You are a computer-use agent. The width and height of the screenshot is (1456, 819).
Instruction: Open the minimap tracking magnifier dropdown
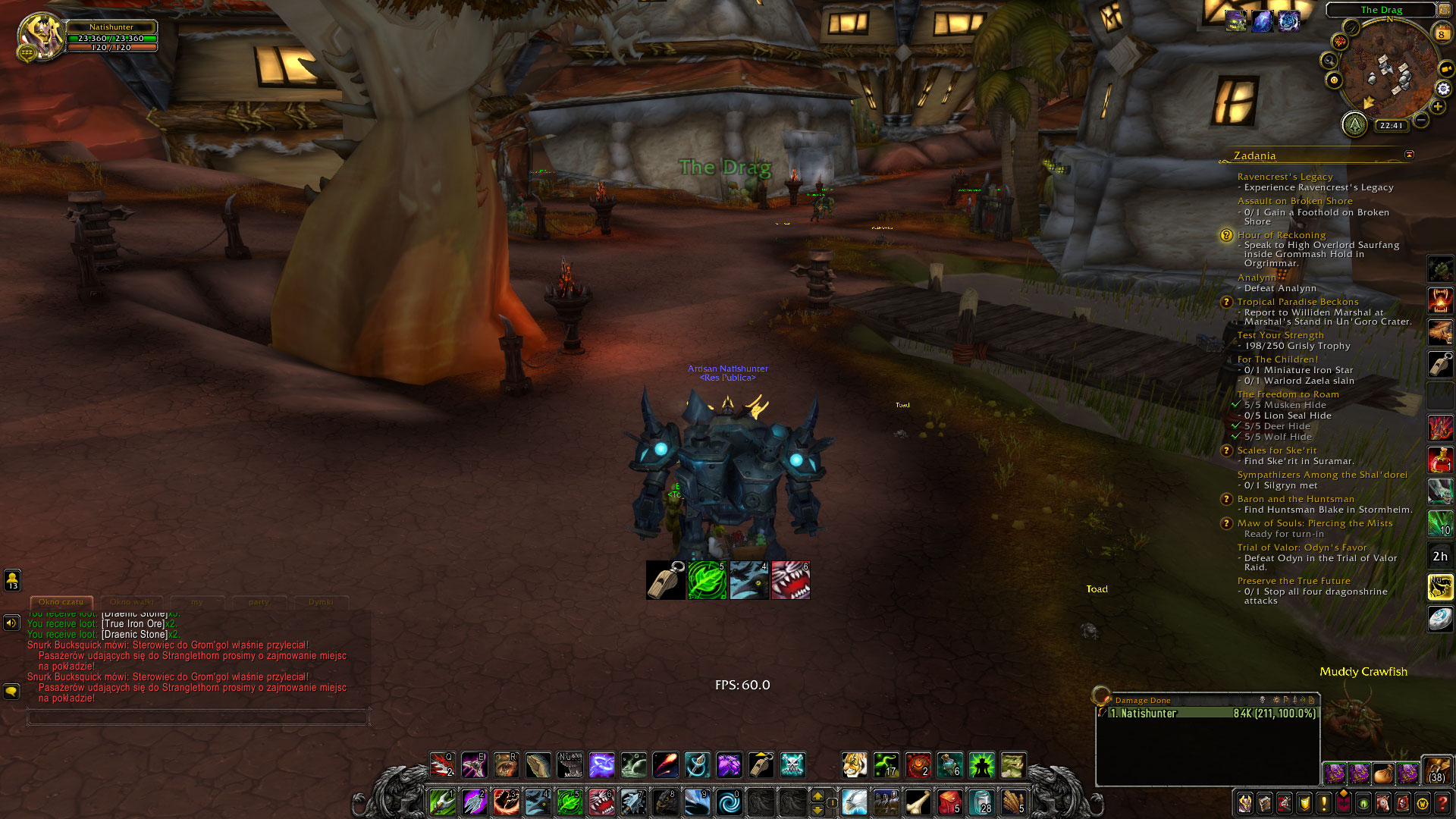[1329, 60]
